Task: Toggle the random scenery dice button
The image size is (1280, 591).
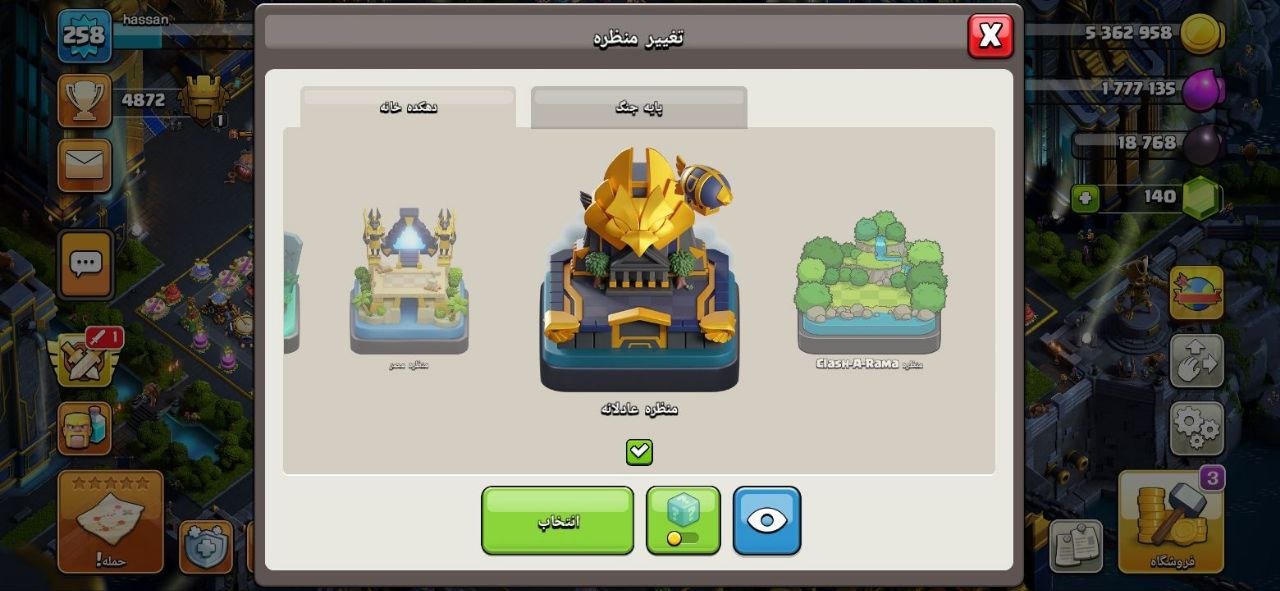Action: (x=683, y=520)
